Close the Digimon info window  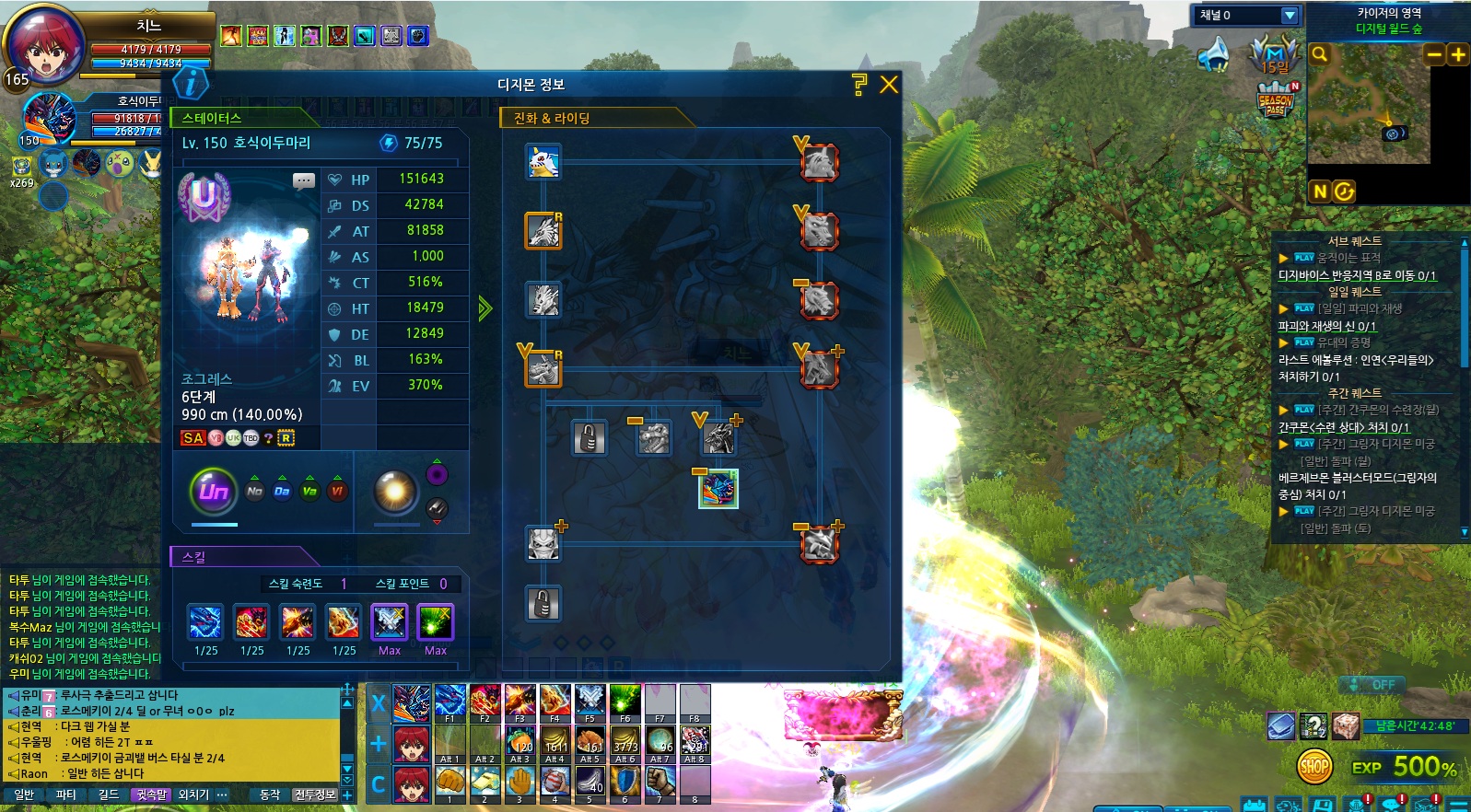889,85
